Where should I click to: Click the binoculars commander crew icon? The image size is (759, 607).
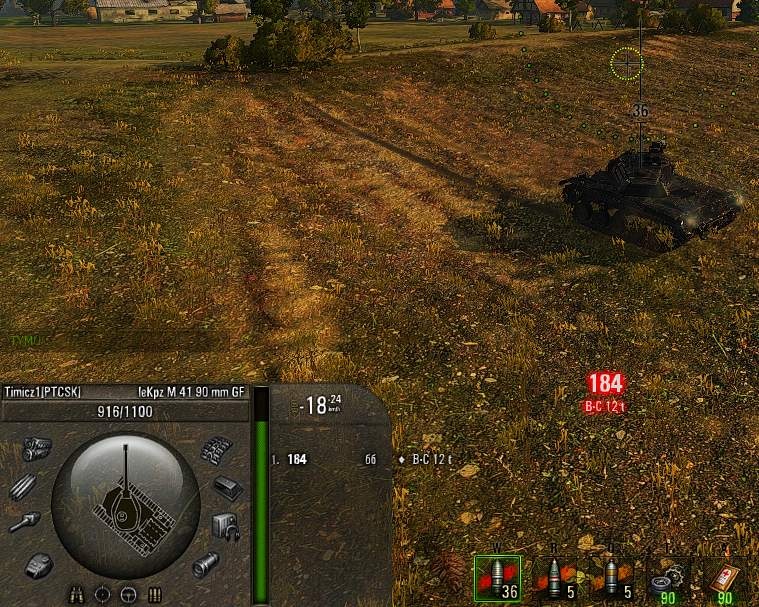76,595
